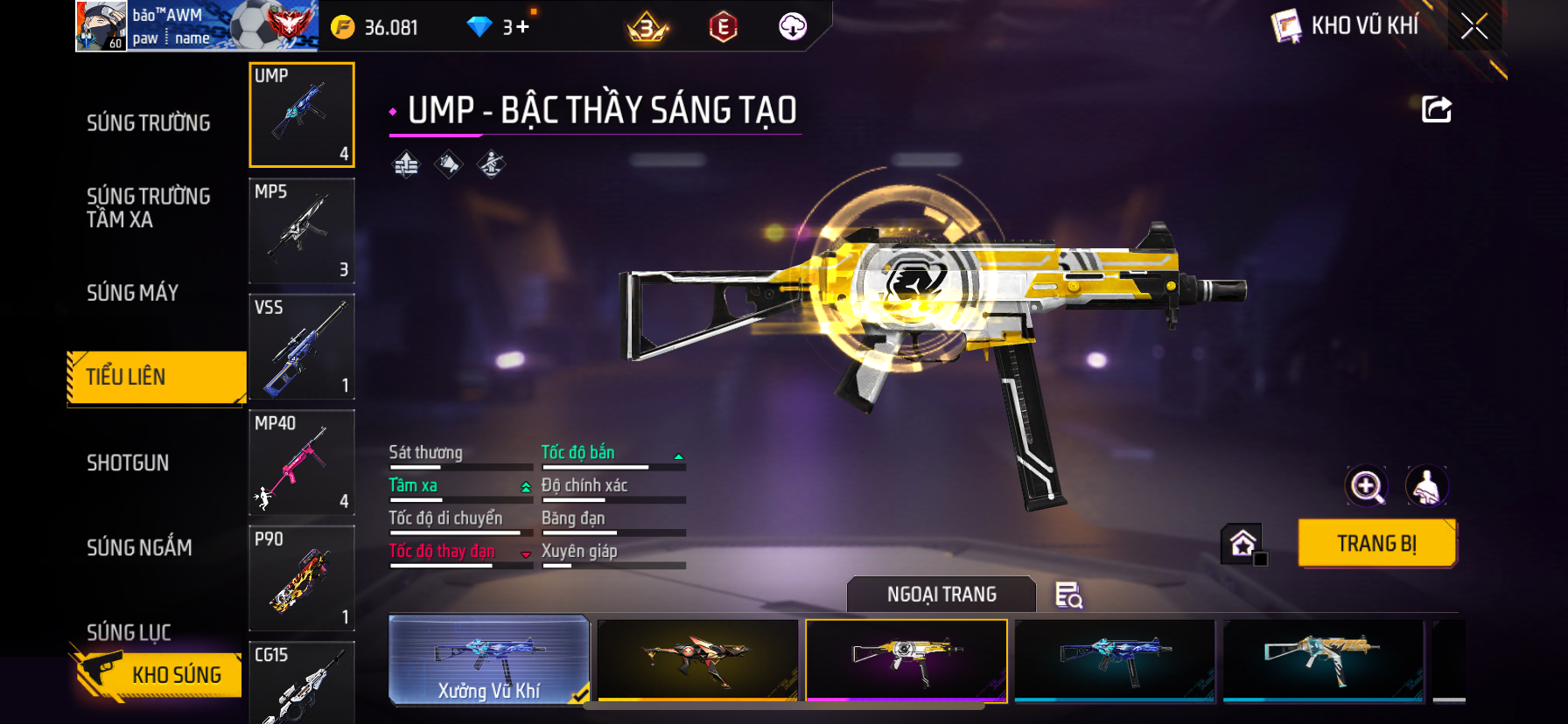
Task: Choose the MP40 weapon tile
Action: pyautogui.click(x=302, y=463)
